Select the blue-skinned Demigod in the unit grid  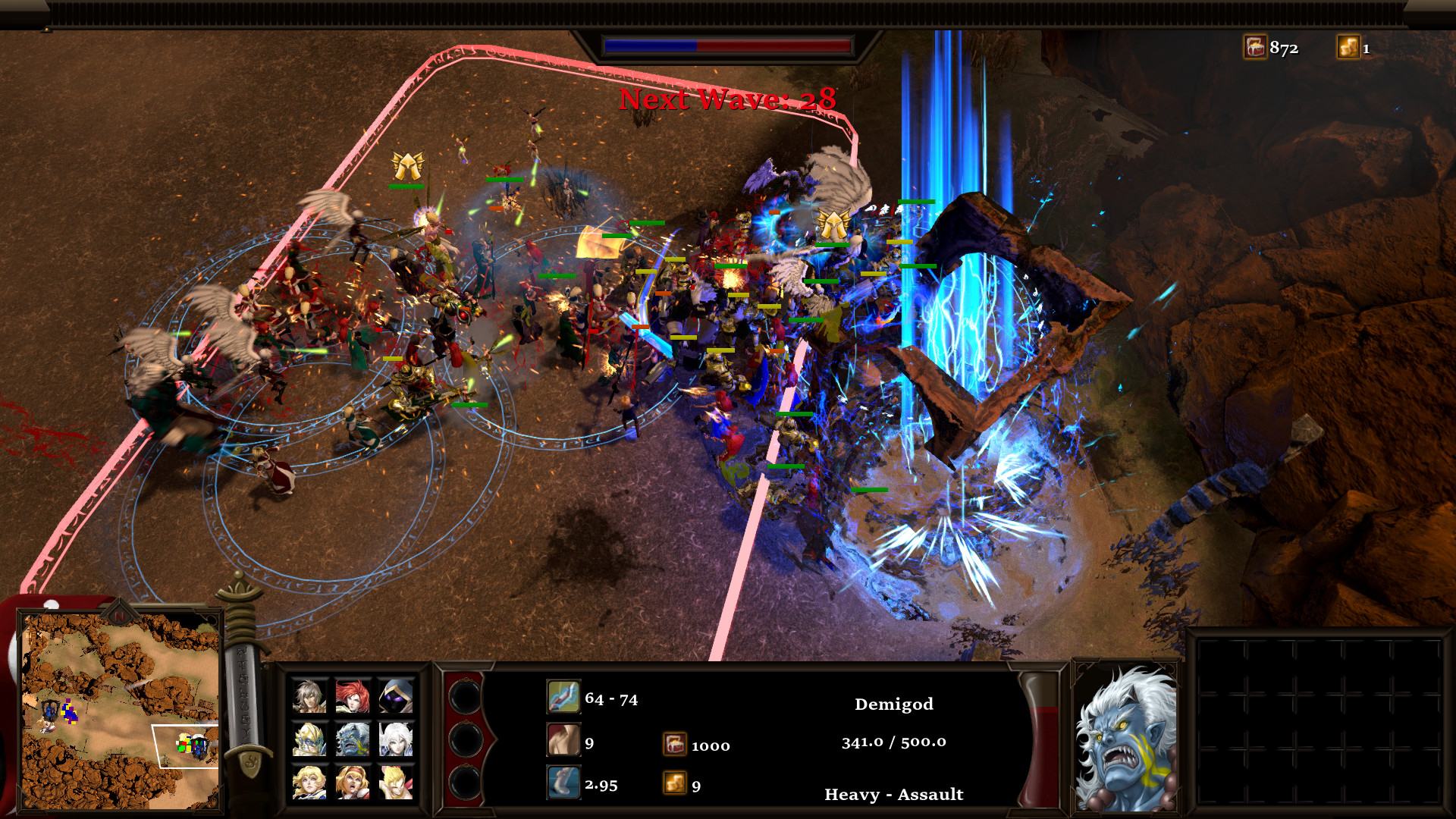[353, 739]
